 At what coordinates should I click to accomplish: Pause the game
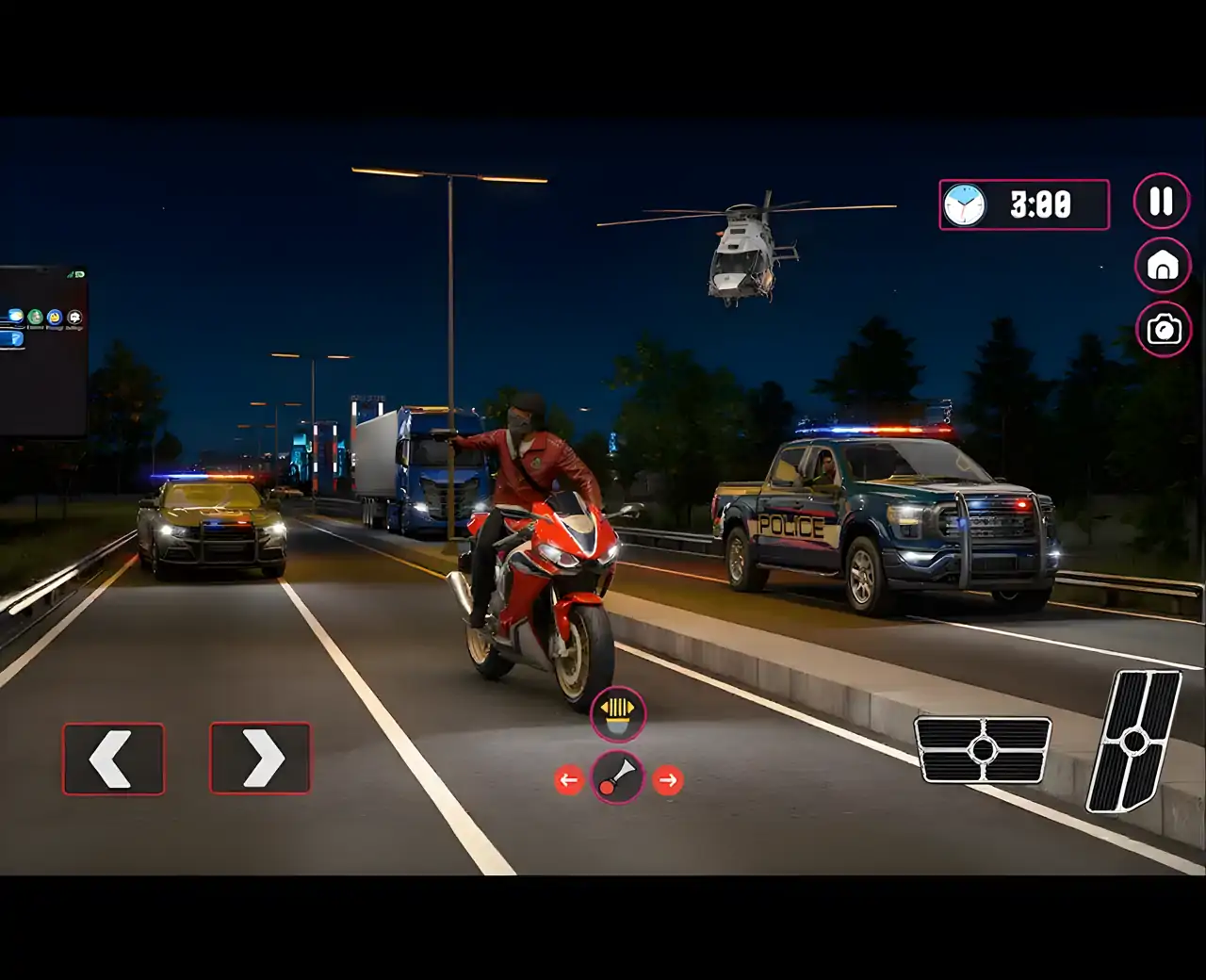(1161, 201)
